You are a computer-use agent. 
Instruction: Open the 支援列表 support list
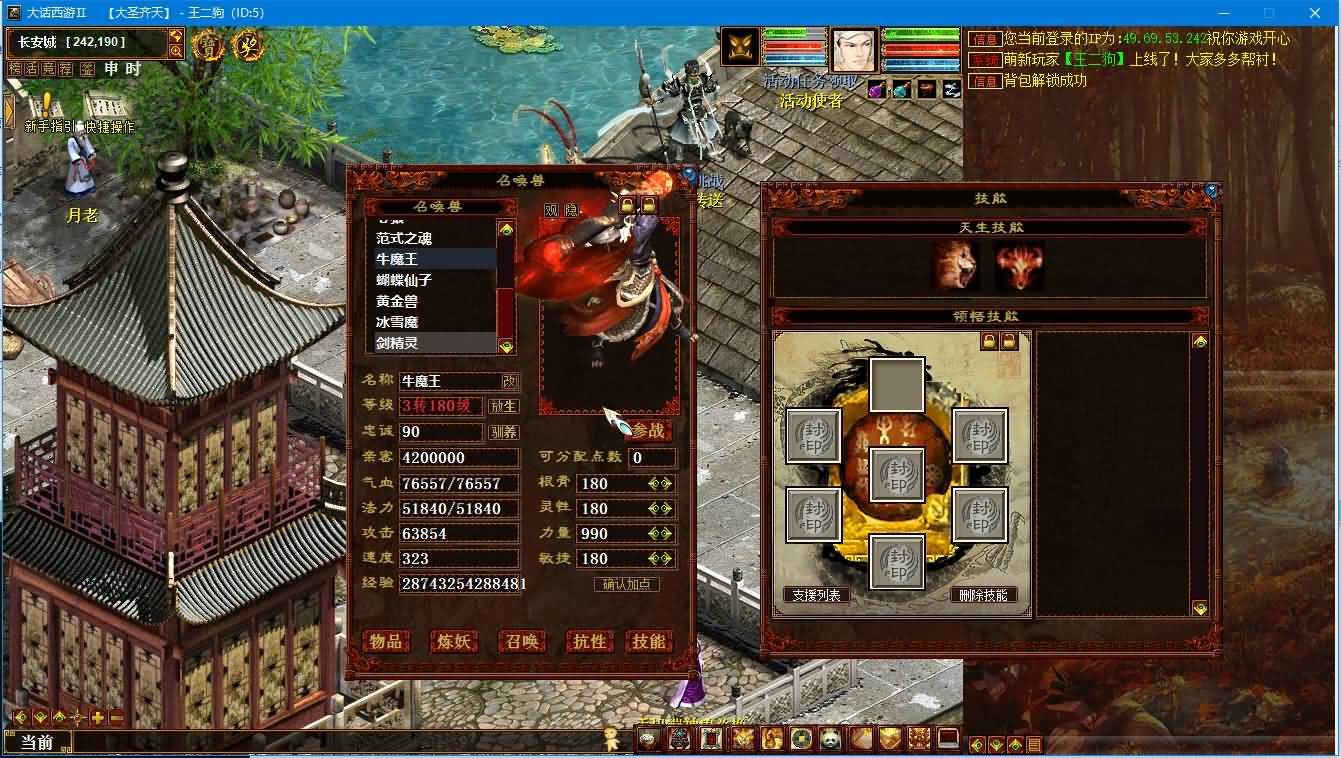click(816, 595)
